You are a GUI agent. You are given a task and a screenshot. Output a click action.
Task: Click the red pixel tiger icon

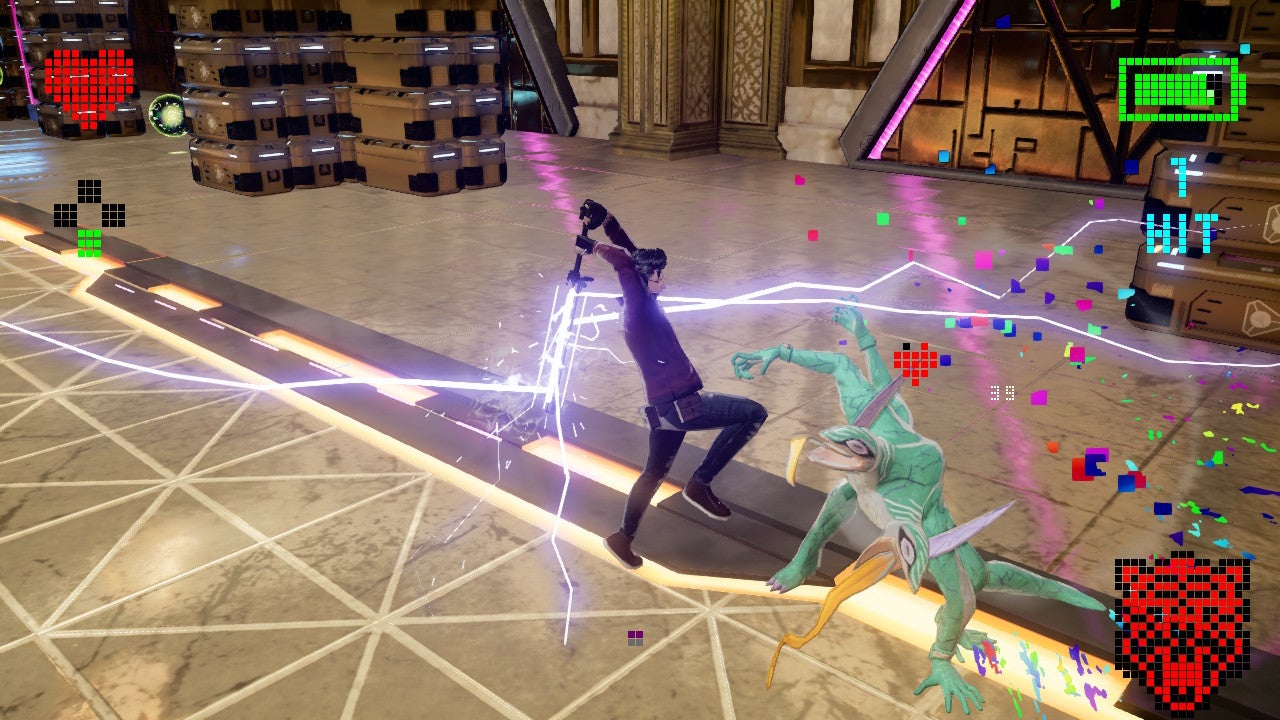click(1182, 619)
